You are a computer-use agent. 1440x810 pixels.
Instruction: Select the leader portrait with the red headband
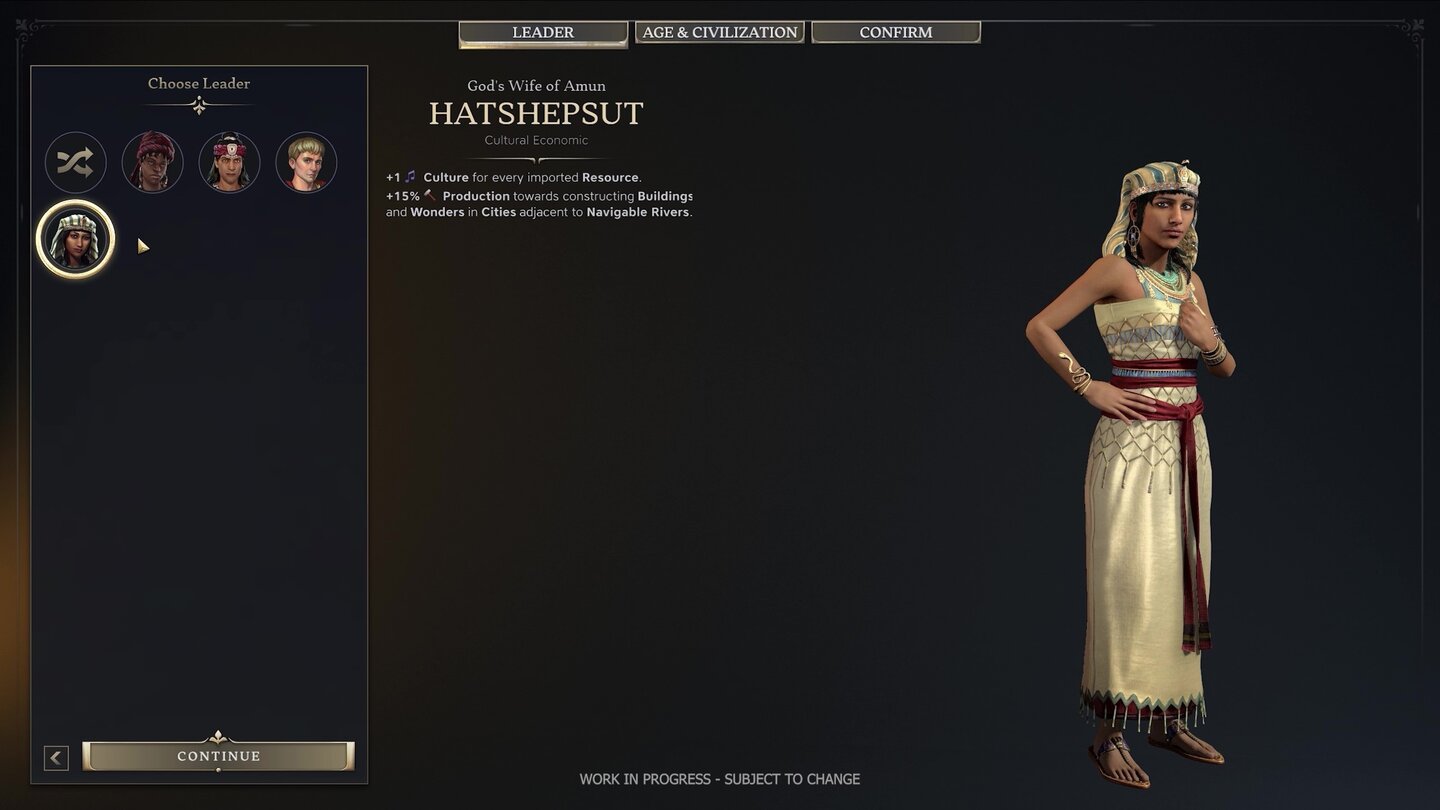(x=229, y=162)
